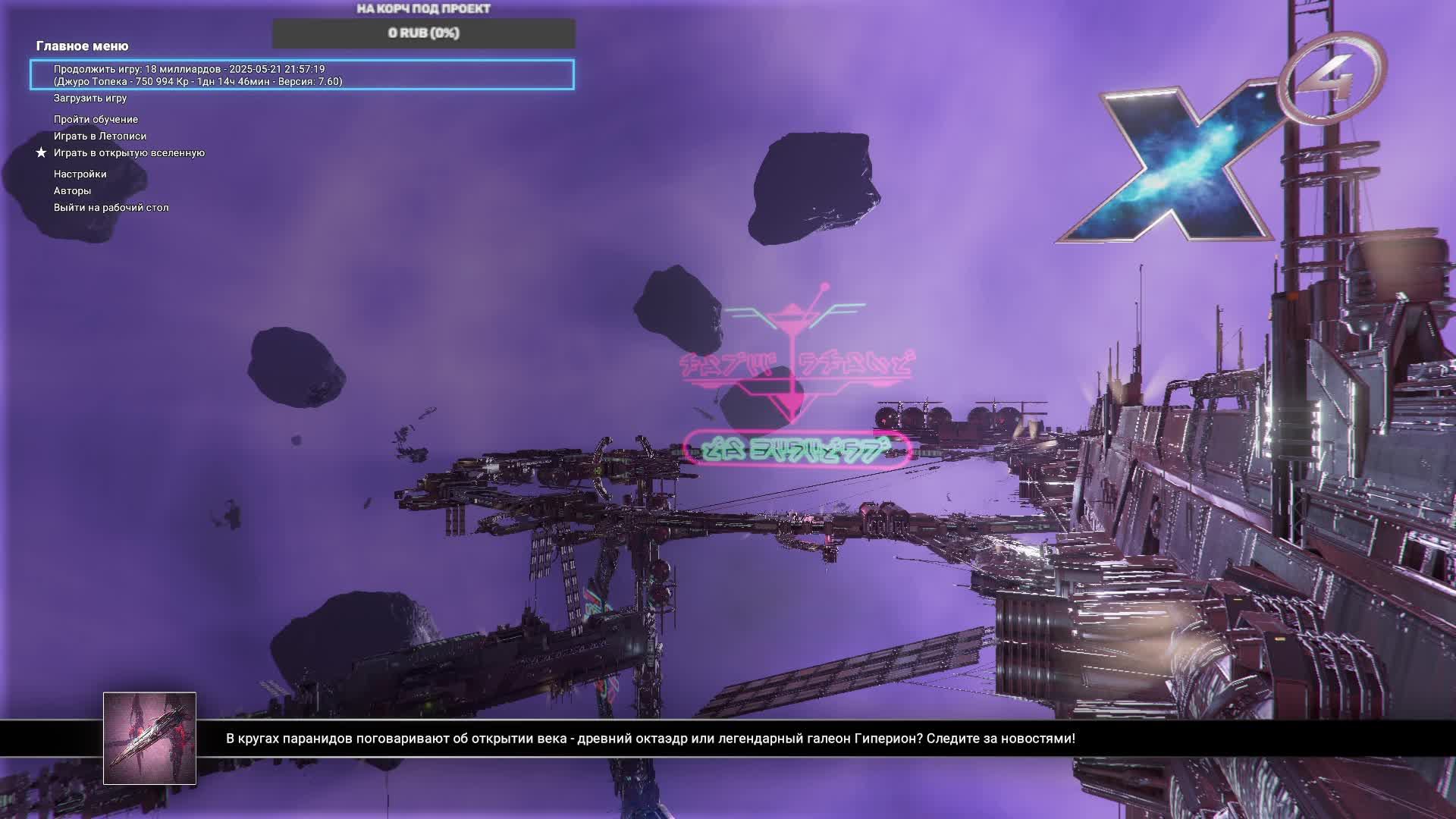Viewport: 1456px width, 819px height.
Task: Choose "Играть в Летописи" entry
Action: pyautogui.click(x=100, y=136)
